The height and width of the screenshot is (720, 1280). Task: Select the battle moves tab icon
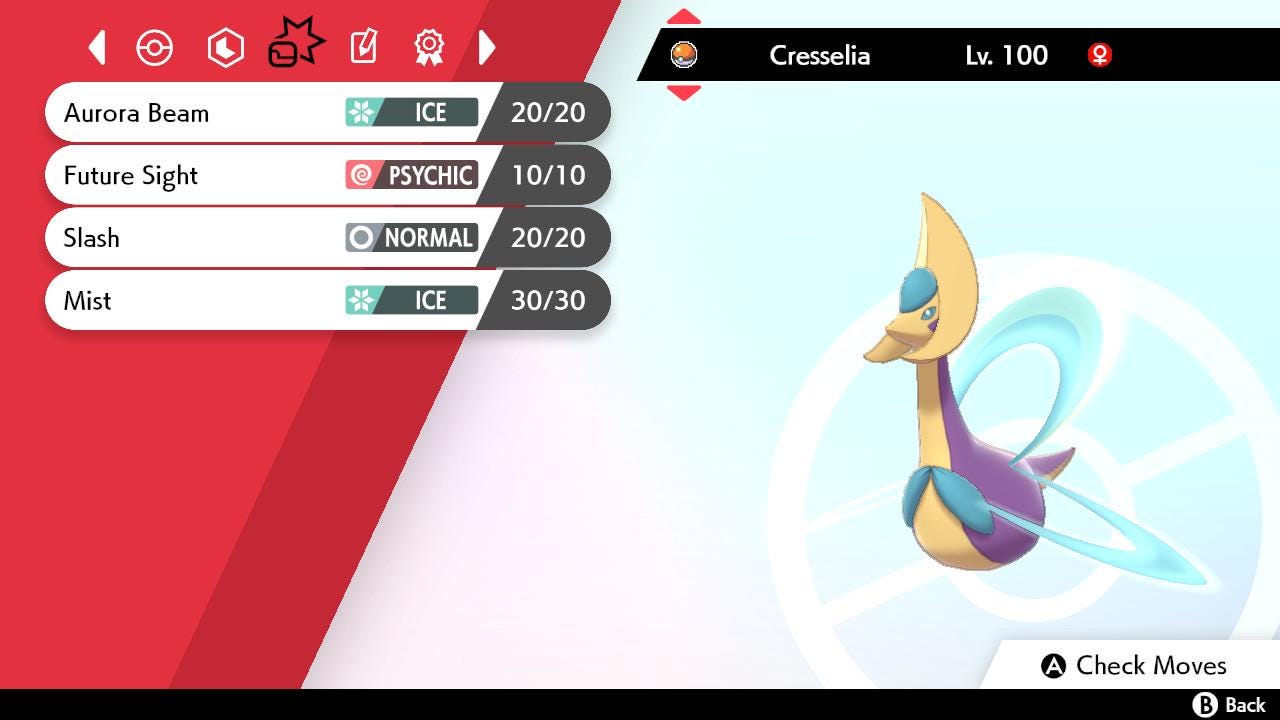(x=294, y=46)
